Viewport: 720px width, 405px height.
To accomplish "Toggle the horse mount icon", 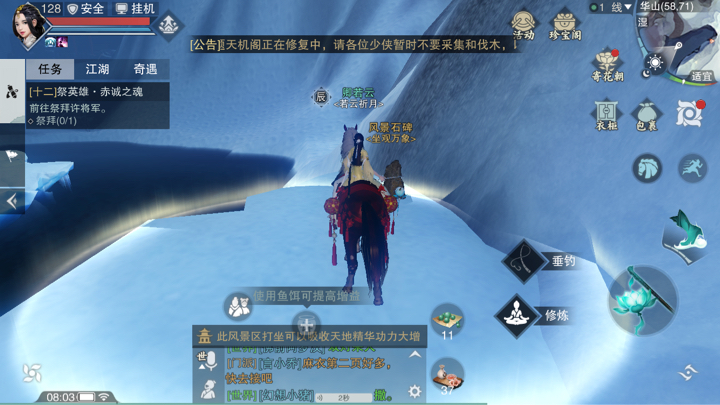I will [x=647, y=167].
